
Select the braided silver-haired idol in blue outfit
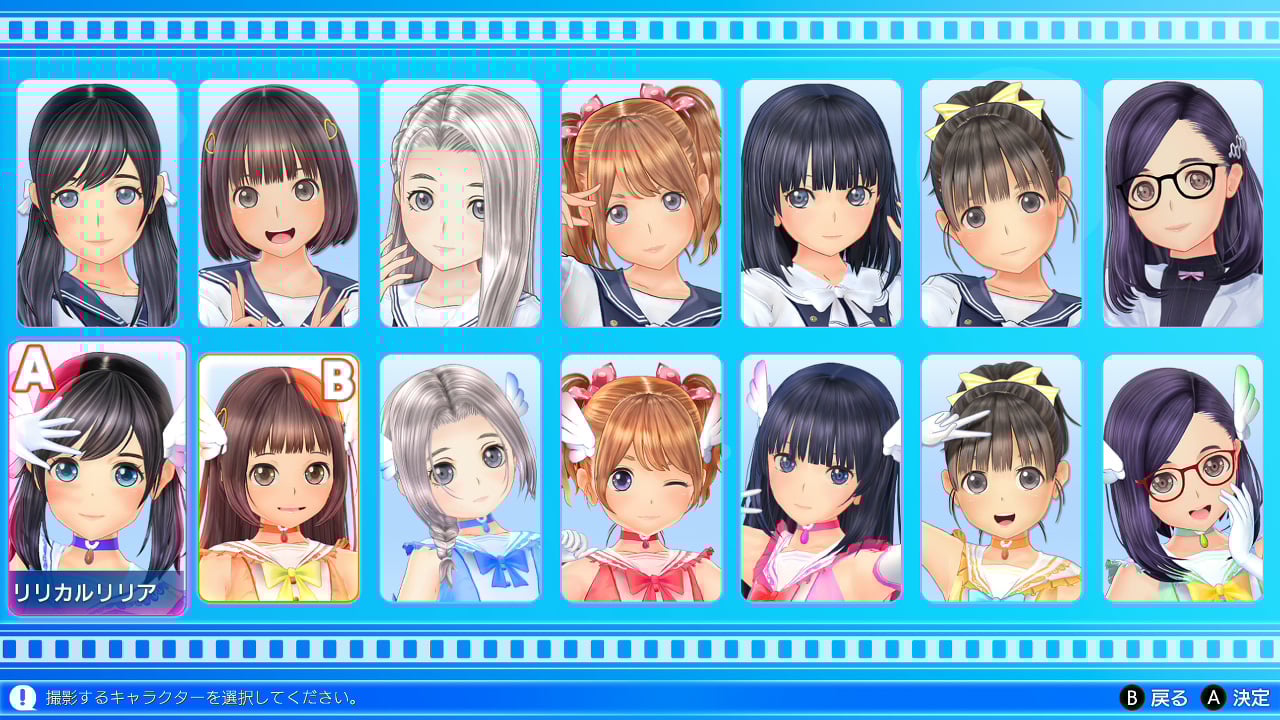[460, 477]
